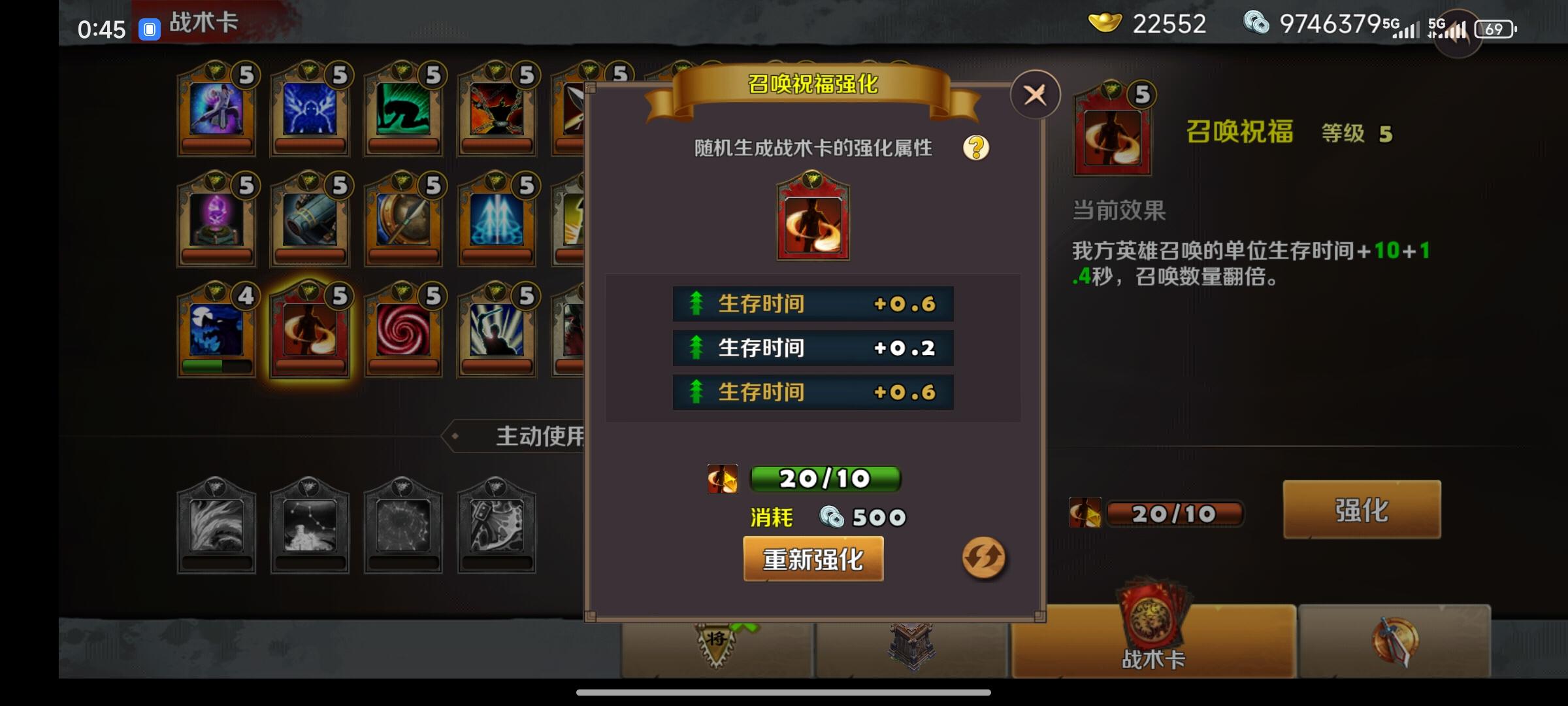The width and height of the screenshot is (1568, 706).
Task: Close the 召唤祝福强化 dialog
Action: click(1034, 94)
